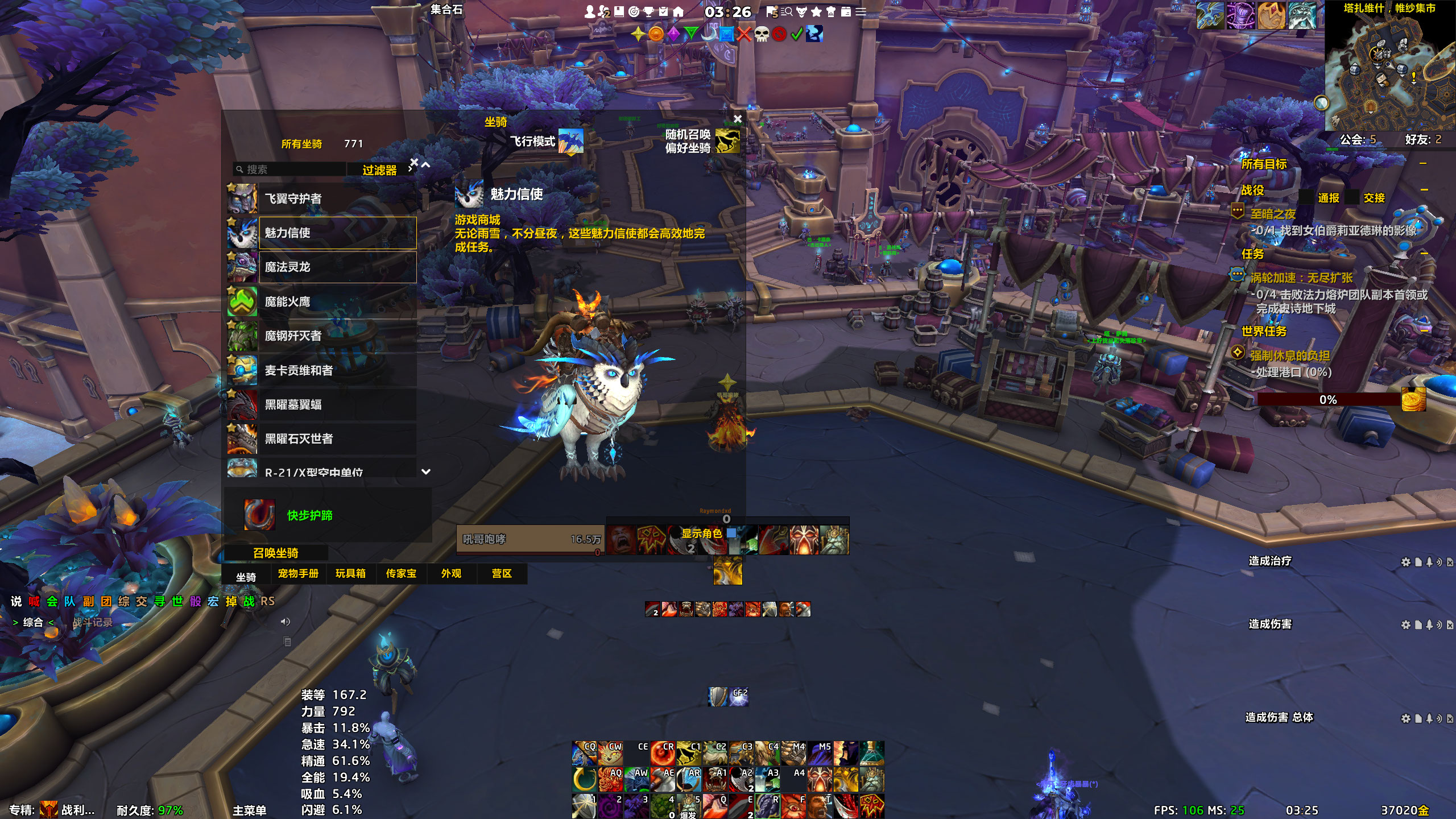Screen dimensions: 1456x819
Task: Open the 营区 tab
Action: [x=502, y=573]
